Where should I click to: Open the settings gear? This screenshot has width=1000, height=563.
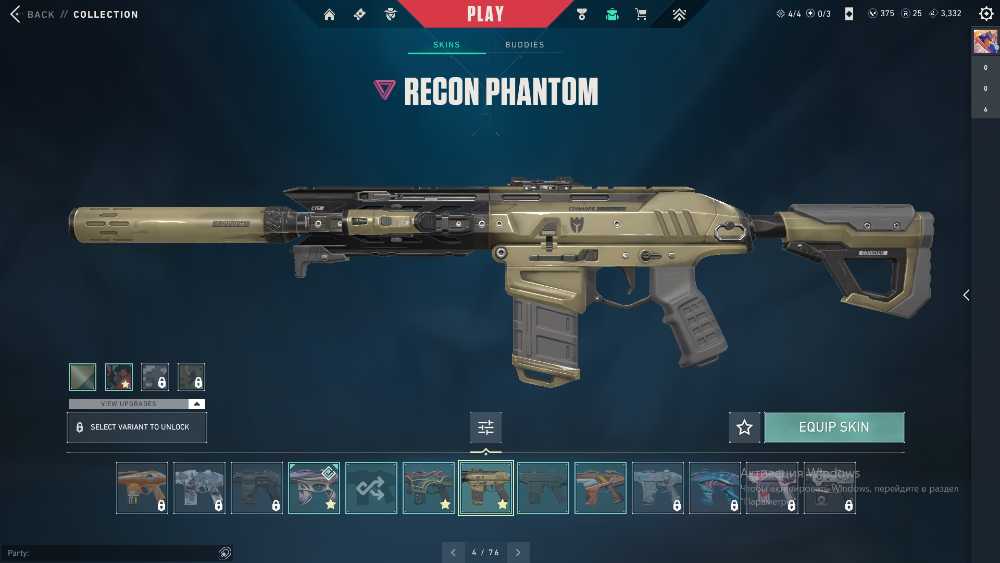point(984,14)
